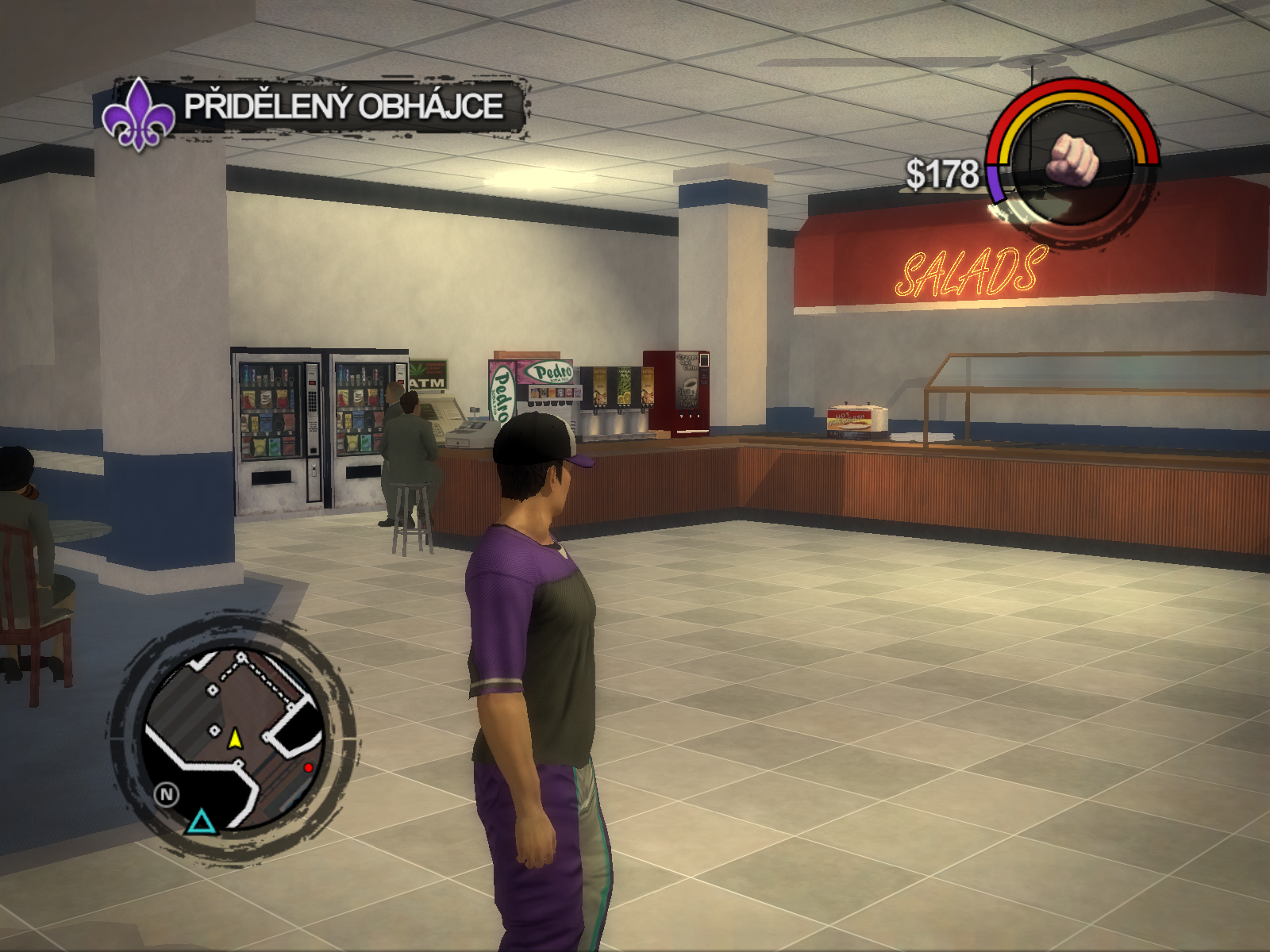Select the red dot on the minimap
Image resolution: width=1270 pixels, height=952 pixels.
308,767
